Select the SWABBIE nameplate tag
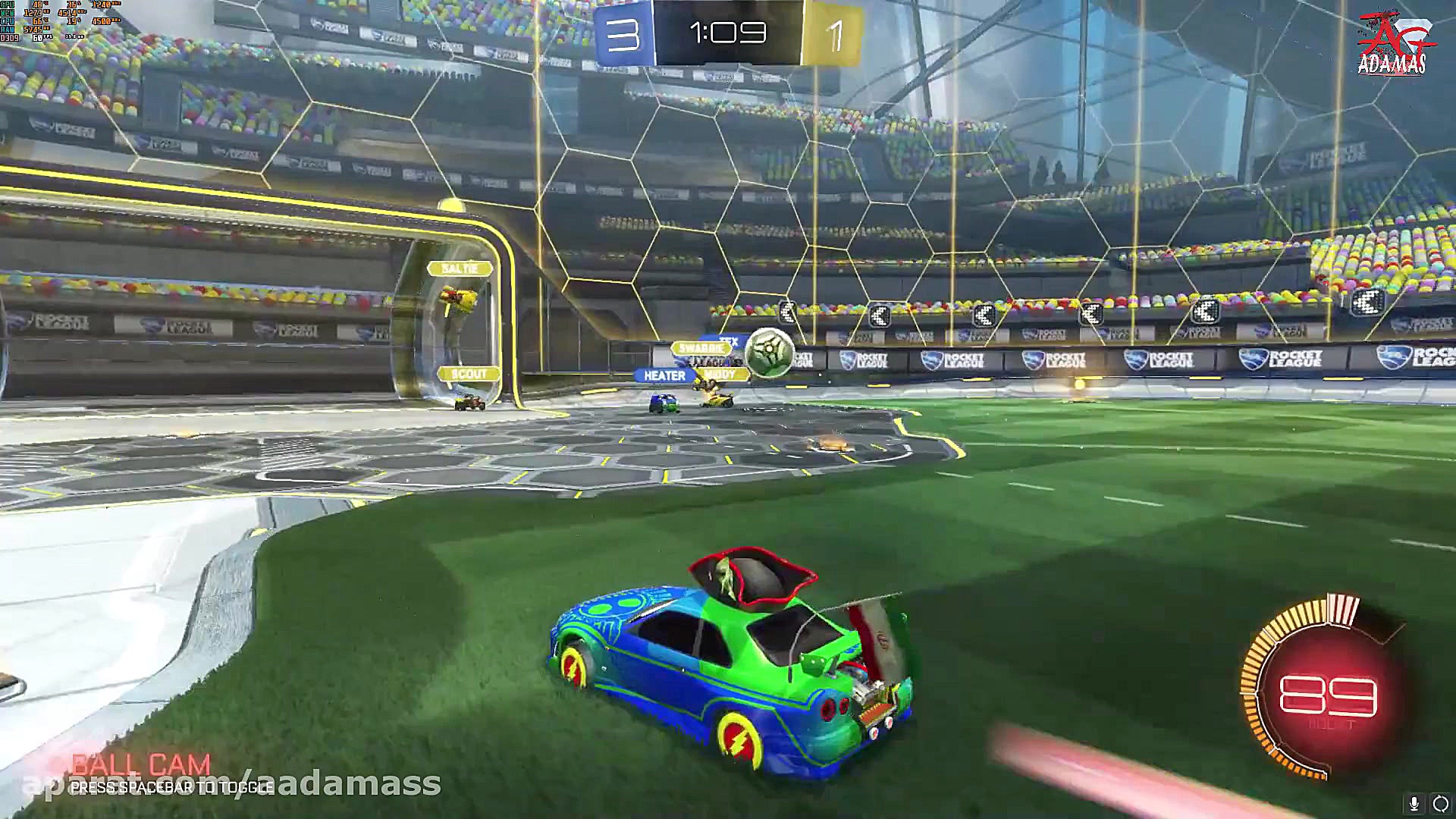 pyautogui.click(x=700, y=347)
